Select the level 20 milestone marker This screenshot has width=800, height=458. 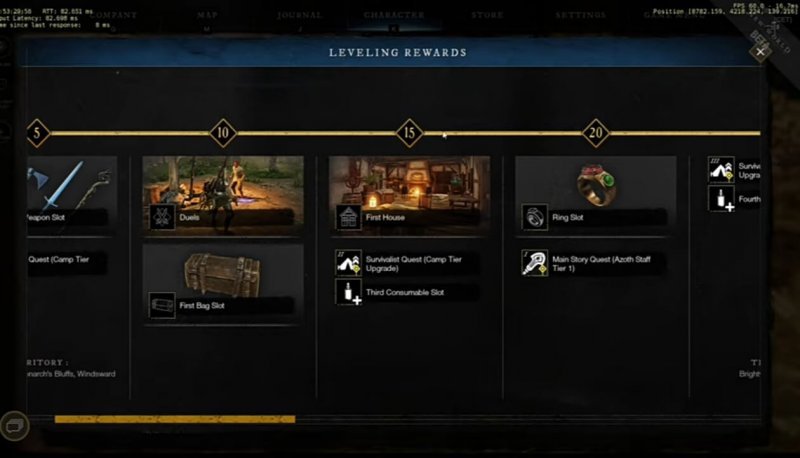coord(596,132)
